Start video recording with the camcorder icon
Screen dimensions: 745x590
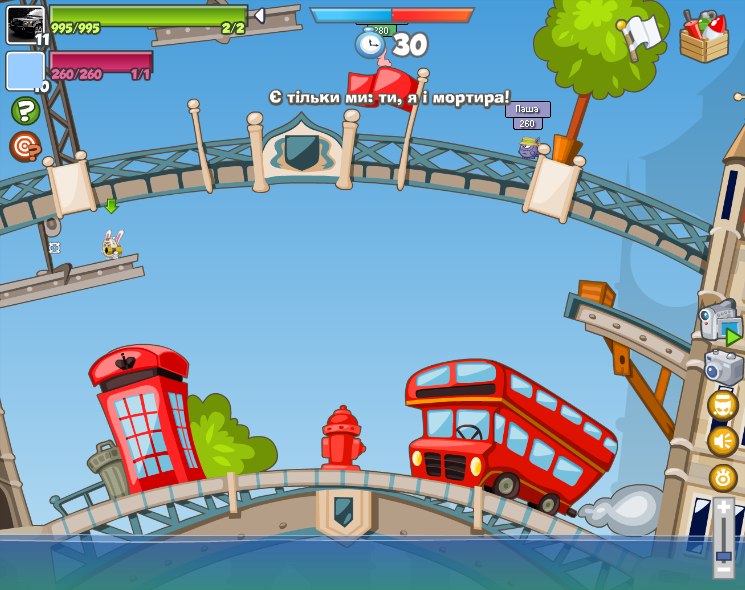[718, 321]
